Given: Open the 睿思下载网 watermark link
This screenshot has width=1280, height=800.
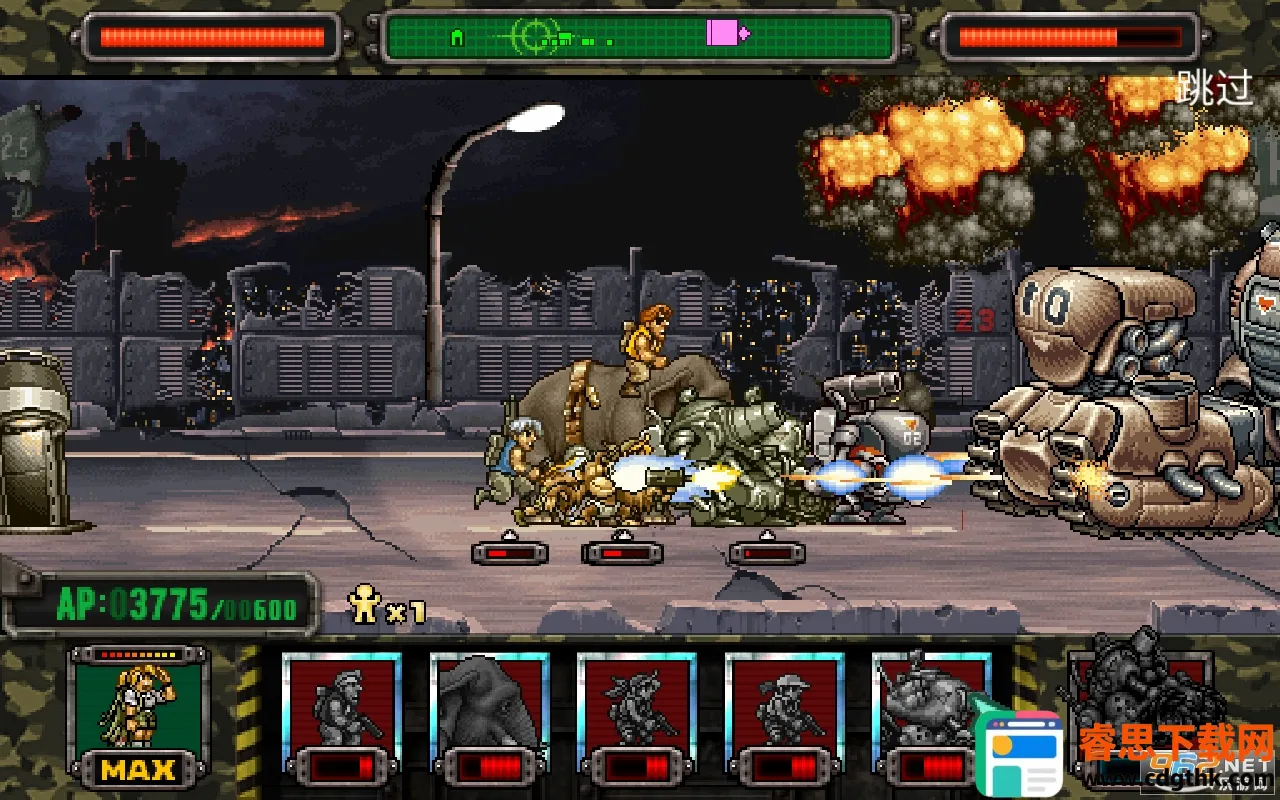Looking at the screenshot, I should click(1176, 747).
